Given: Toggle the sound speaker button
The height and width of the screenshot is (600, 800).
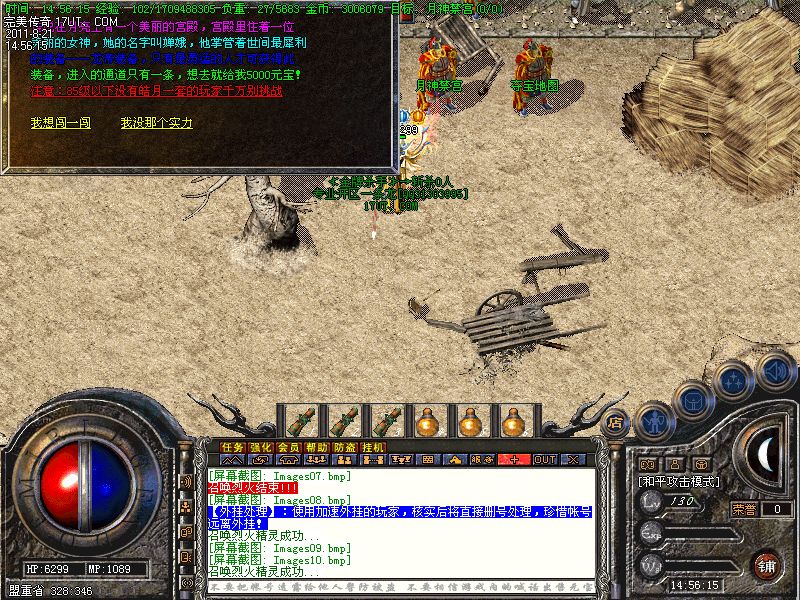Looking at the screenshot, I should 774,372.
